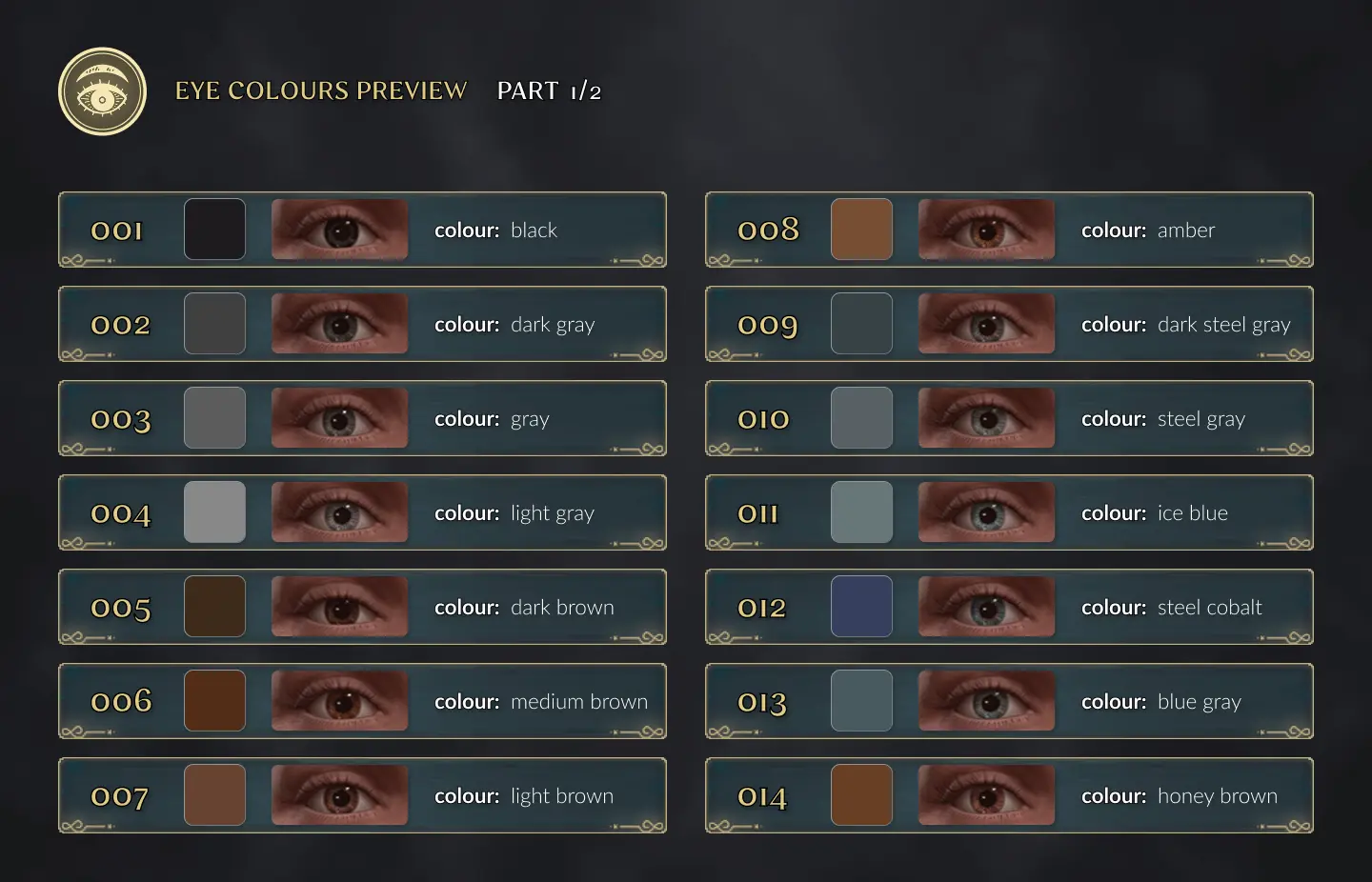The height and width of the screenshot is (882, 1372).
Task: Select row 007 light brown
Action: click(x=362, y=795)
